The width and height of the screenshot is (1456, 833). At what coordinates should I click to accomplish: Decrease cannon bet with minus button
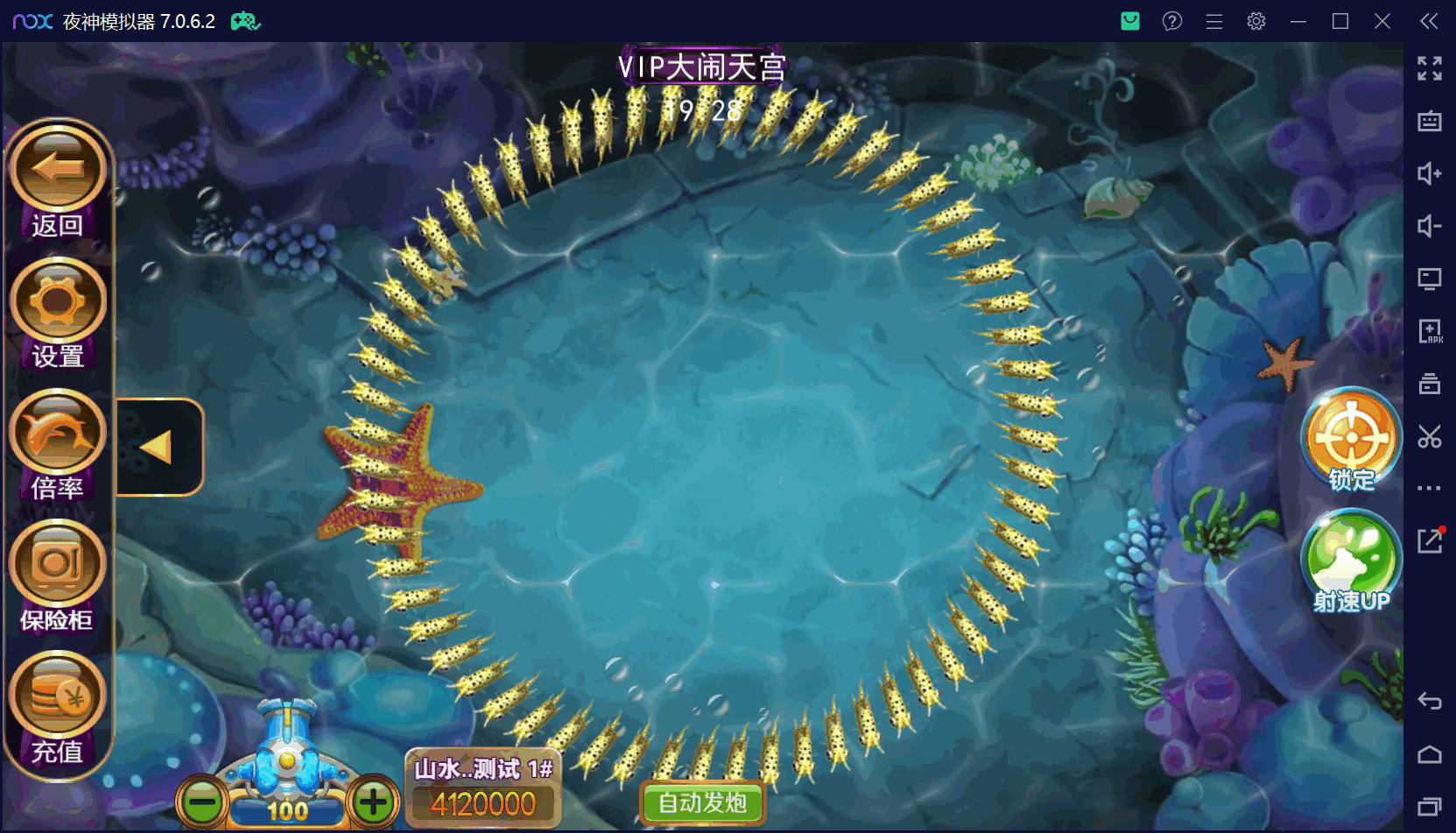[202, 801]
